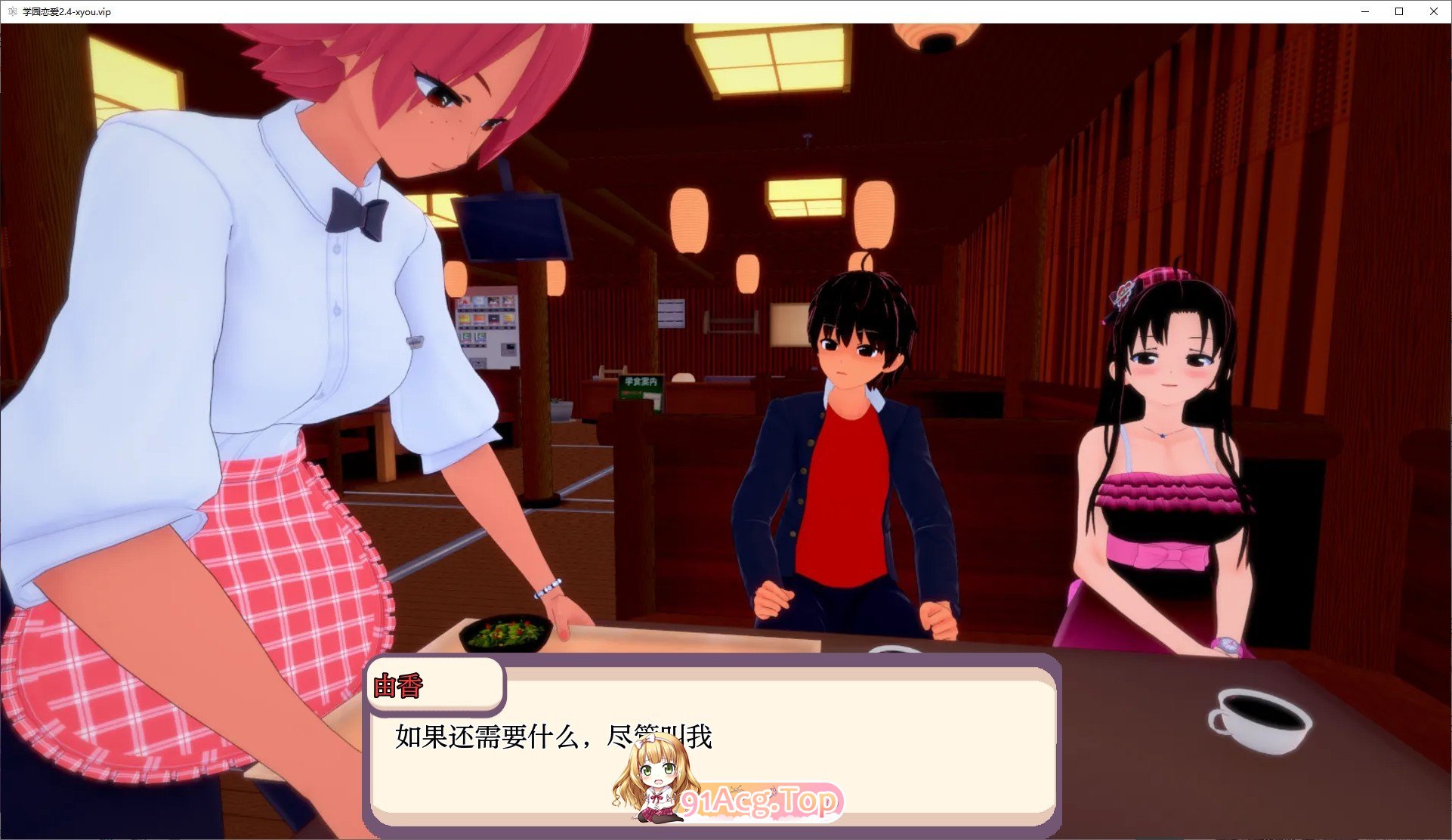Click the game icon in the title bar

pos(11,12)
